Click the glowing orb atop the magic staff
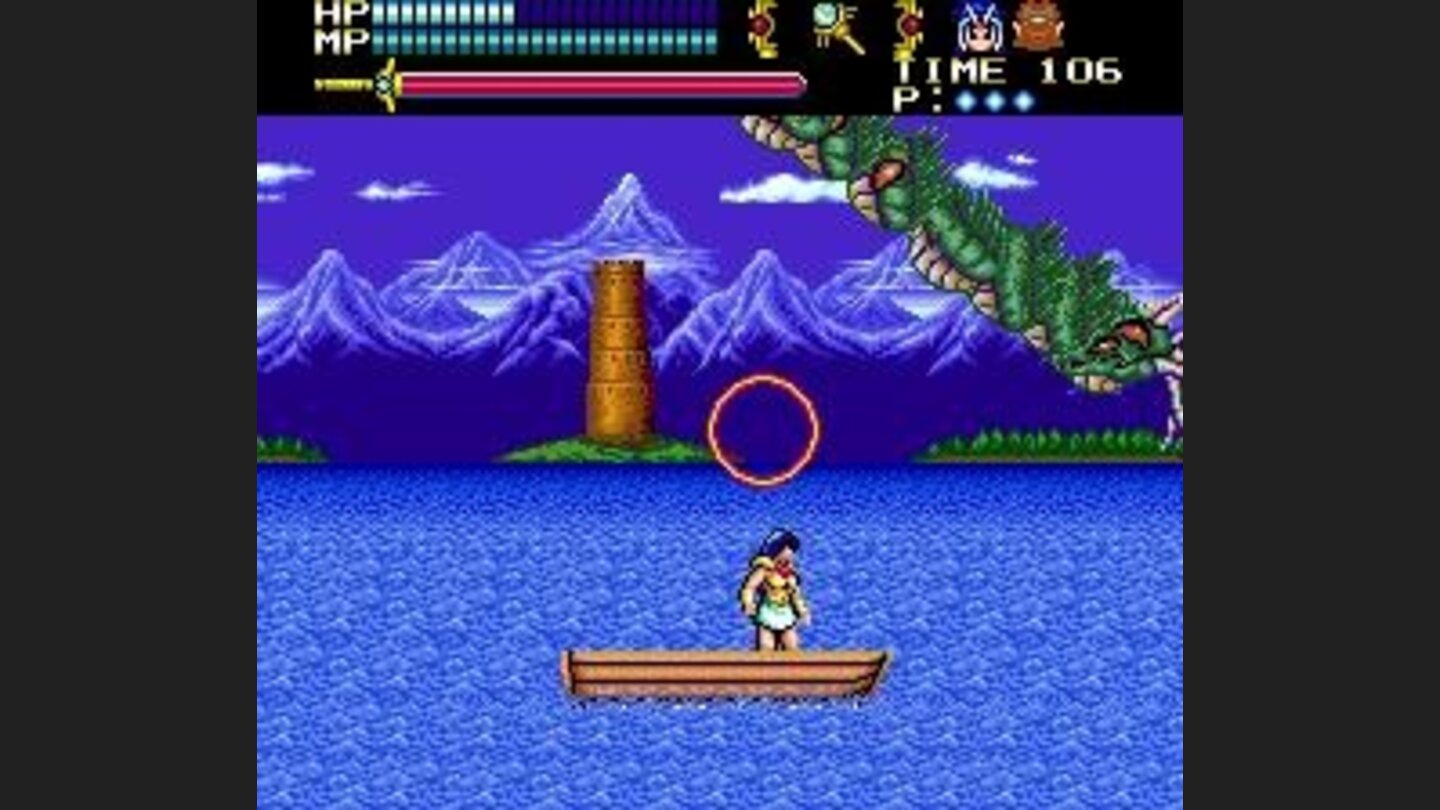The width and height of the screenshot is (1440, 810). pyautogui.click(x=823, y=16)
